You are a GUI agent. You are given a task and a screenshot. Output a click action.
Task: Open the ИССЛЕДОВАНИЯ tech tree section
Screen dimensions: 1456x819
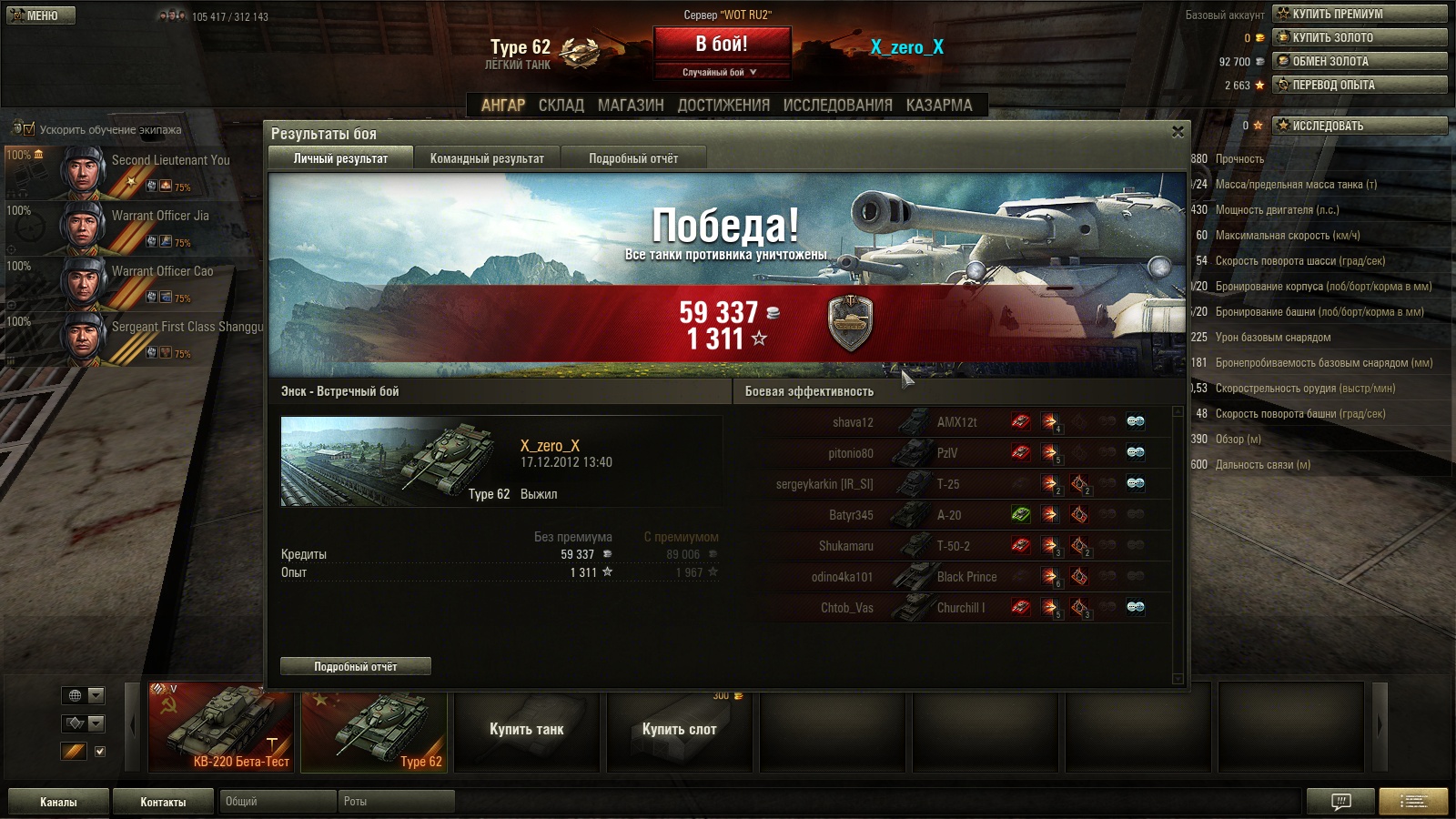[x=837, y=106]
